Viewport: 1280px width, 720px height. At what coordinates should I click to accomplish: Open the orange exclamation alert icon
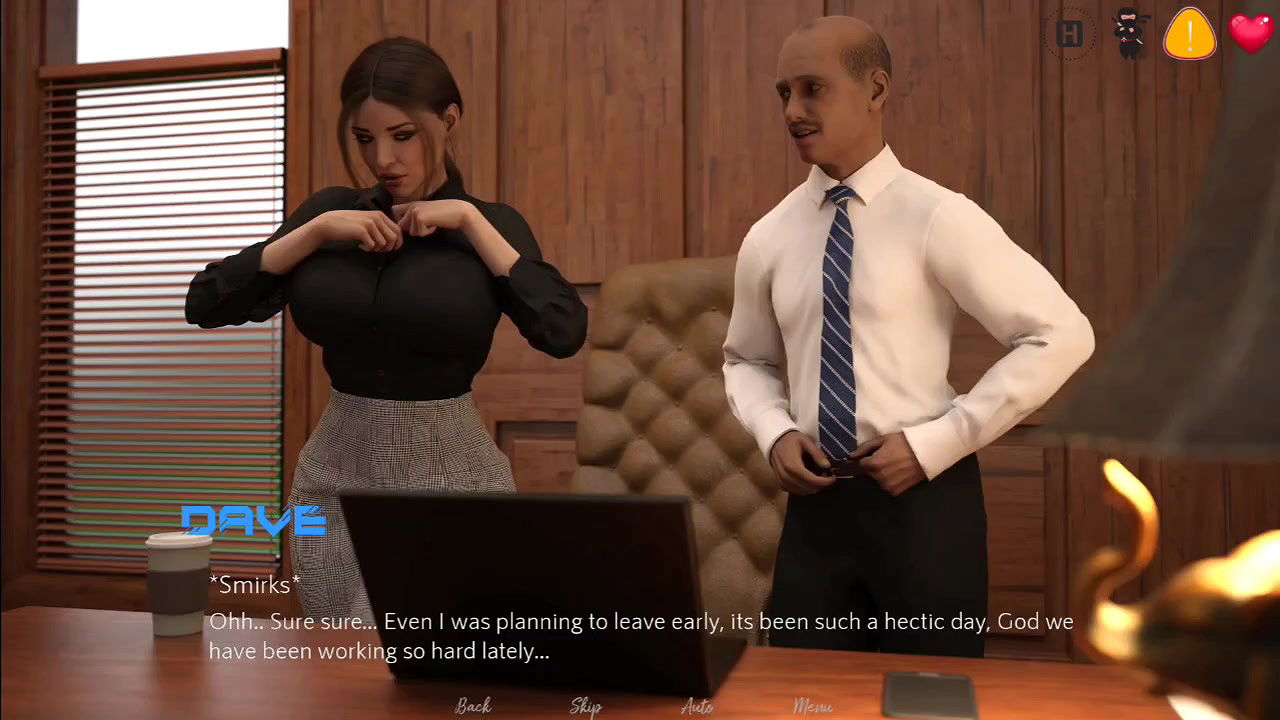click(1189, 34)
